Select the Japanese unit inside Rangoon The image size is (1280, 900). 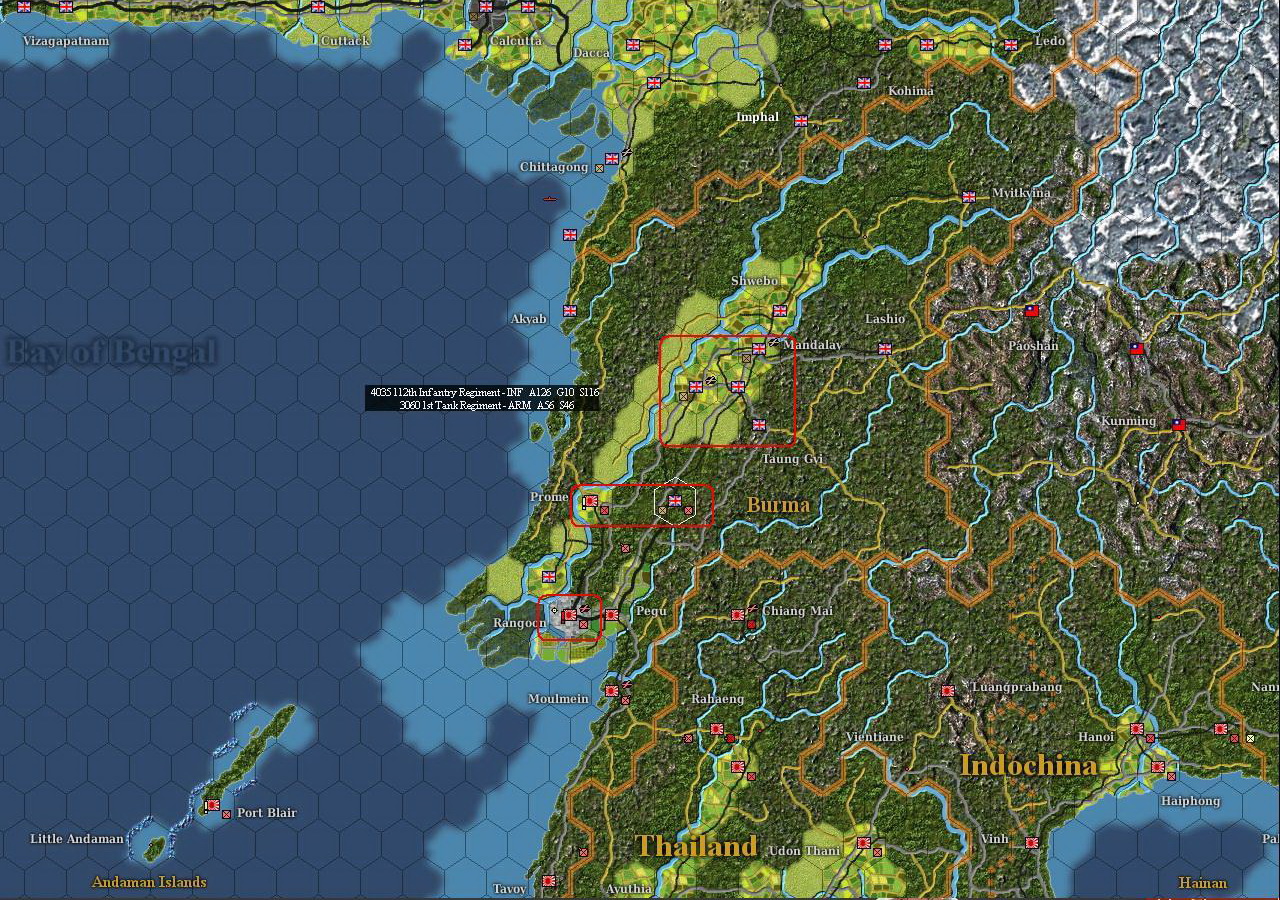569,616
